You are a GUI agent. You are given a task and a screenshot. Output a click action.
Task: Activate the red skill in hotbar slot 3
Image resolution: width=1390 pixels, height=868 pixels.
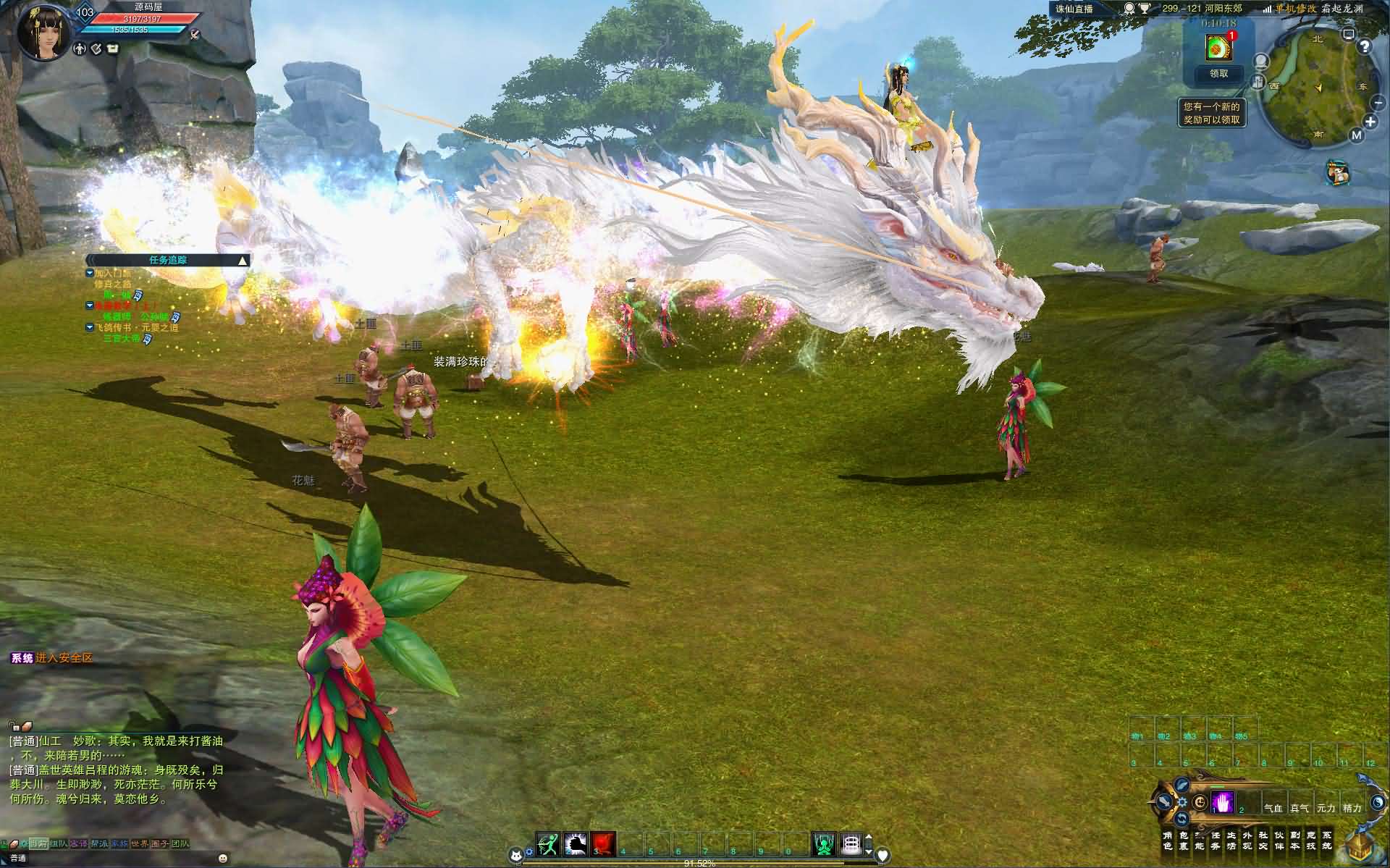pyautogui.click(x=603, y=843)
